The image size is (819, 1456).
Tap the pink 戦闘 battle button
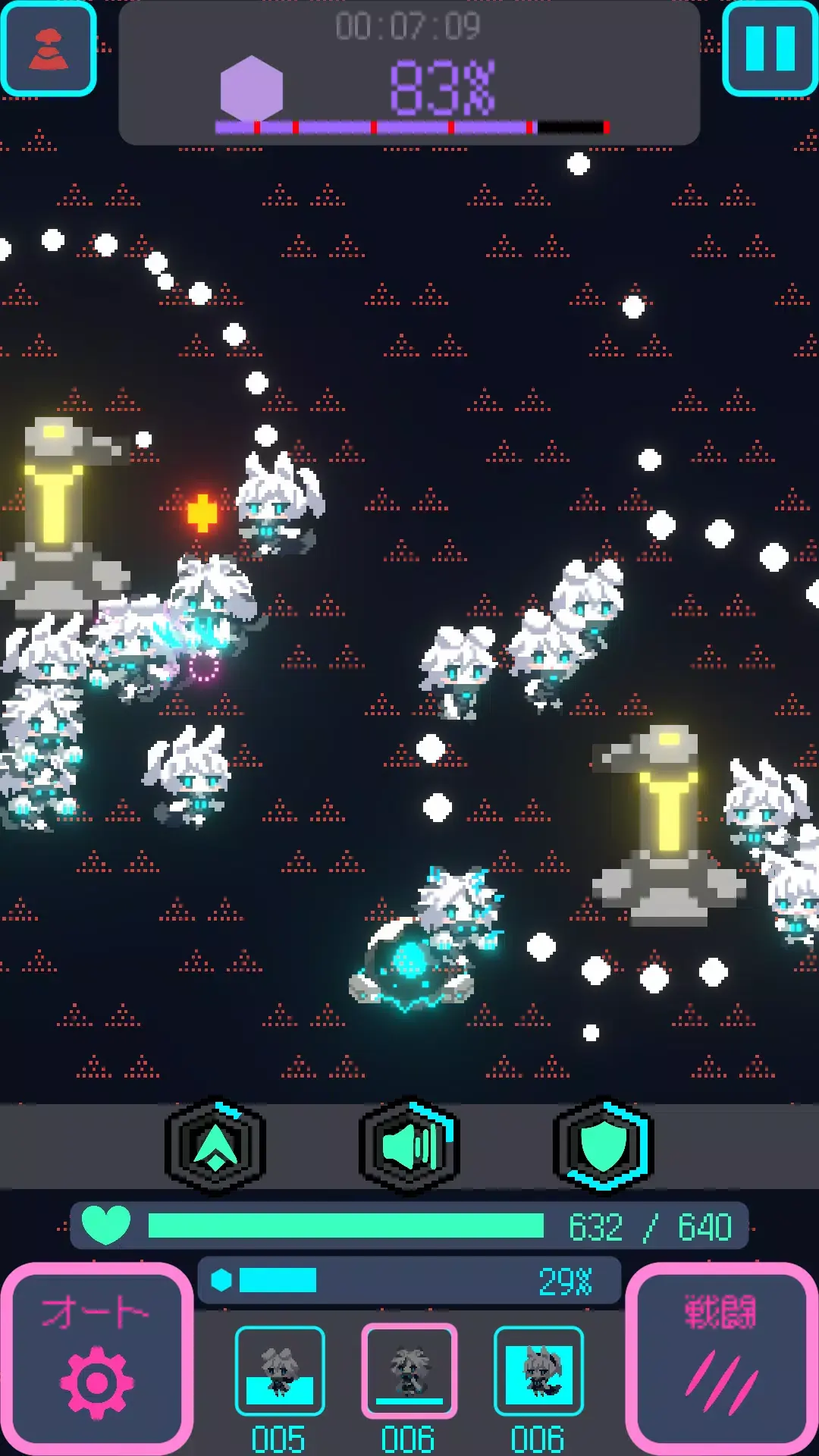point(722,1358)
